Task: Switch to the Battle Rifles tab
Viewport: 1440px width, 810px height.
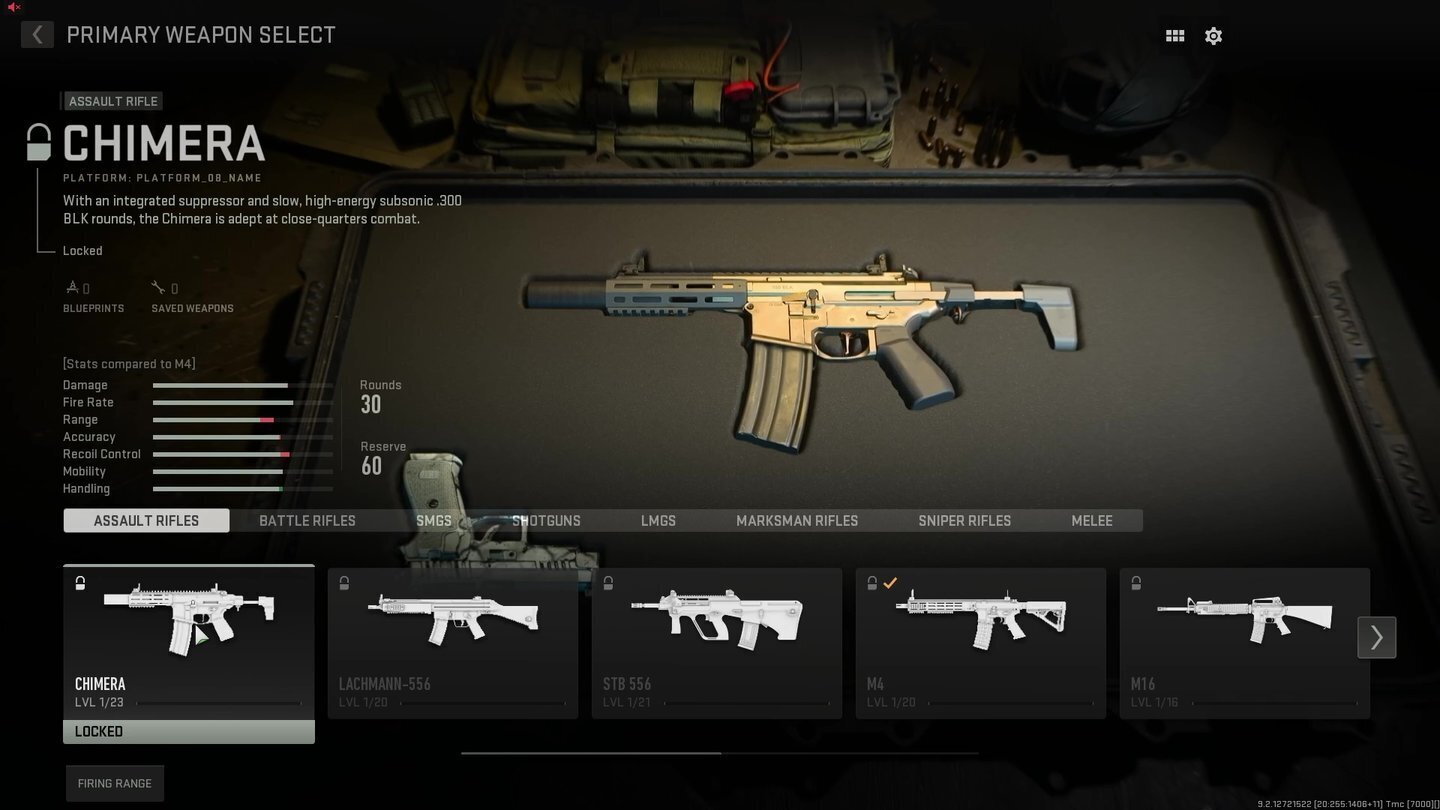Action: (307, 520)
